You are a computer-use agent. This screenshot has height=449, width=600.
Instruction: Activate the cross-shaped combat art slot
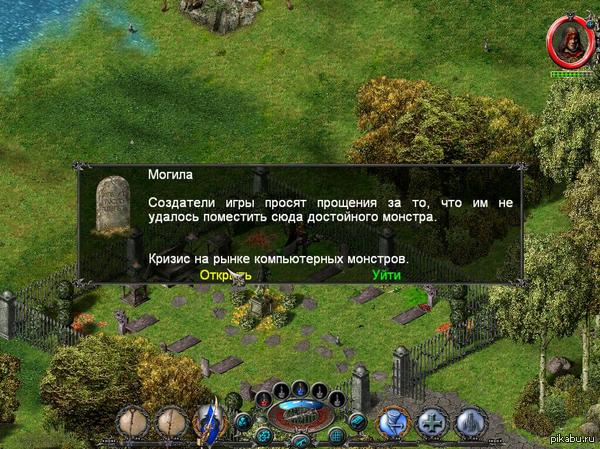(x=432, y=422)
